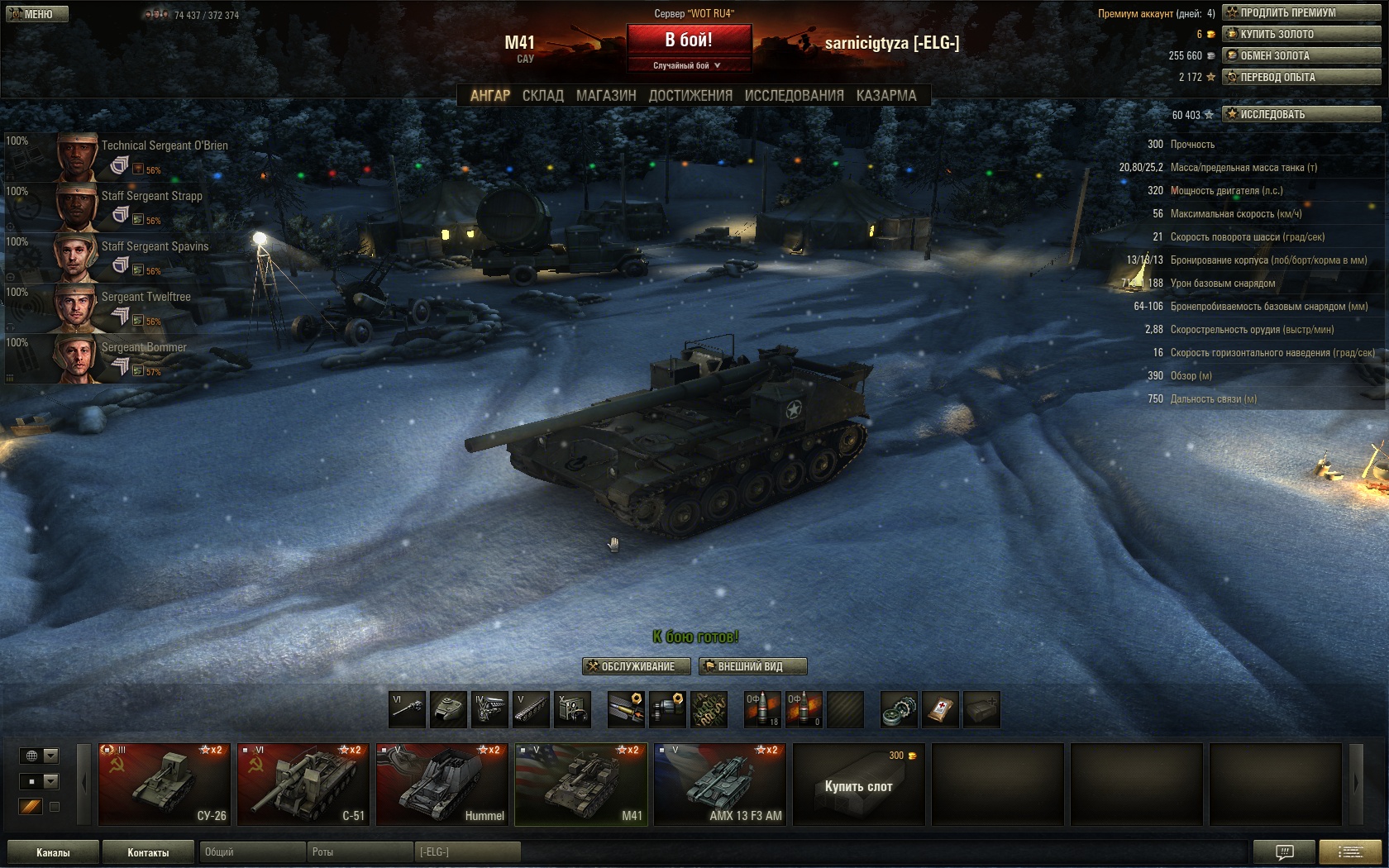Choose КУПИТЬ ЗОЛОТО button
Viewport: 1389px width, 868px height.
point(1301,34)
